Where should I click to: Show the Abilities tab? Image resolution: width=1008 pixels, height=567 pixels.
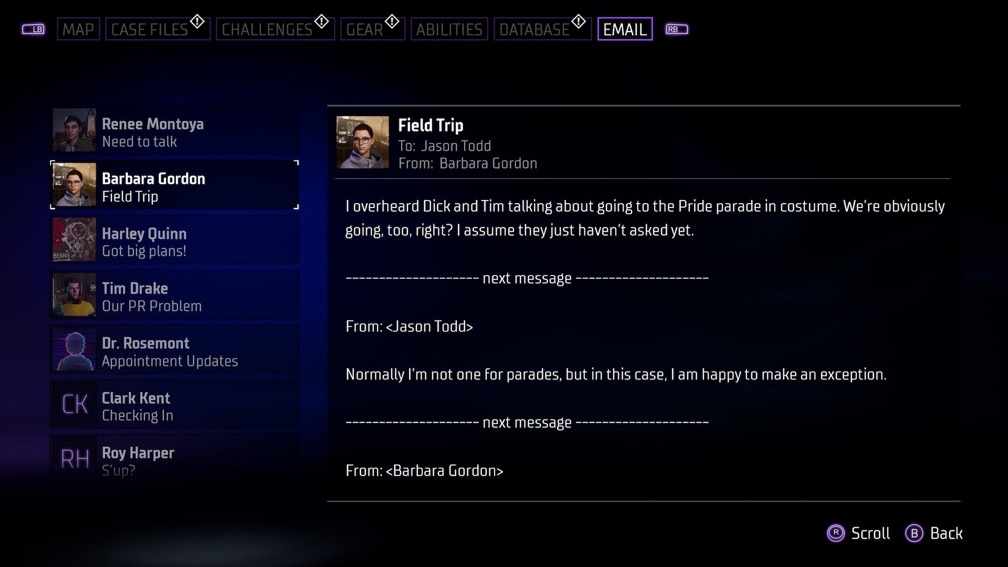pos(448,29)
